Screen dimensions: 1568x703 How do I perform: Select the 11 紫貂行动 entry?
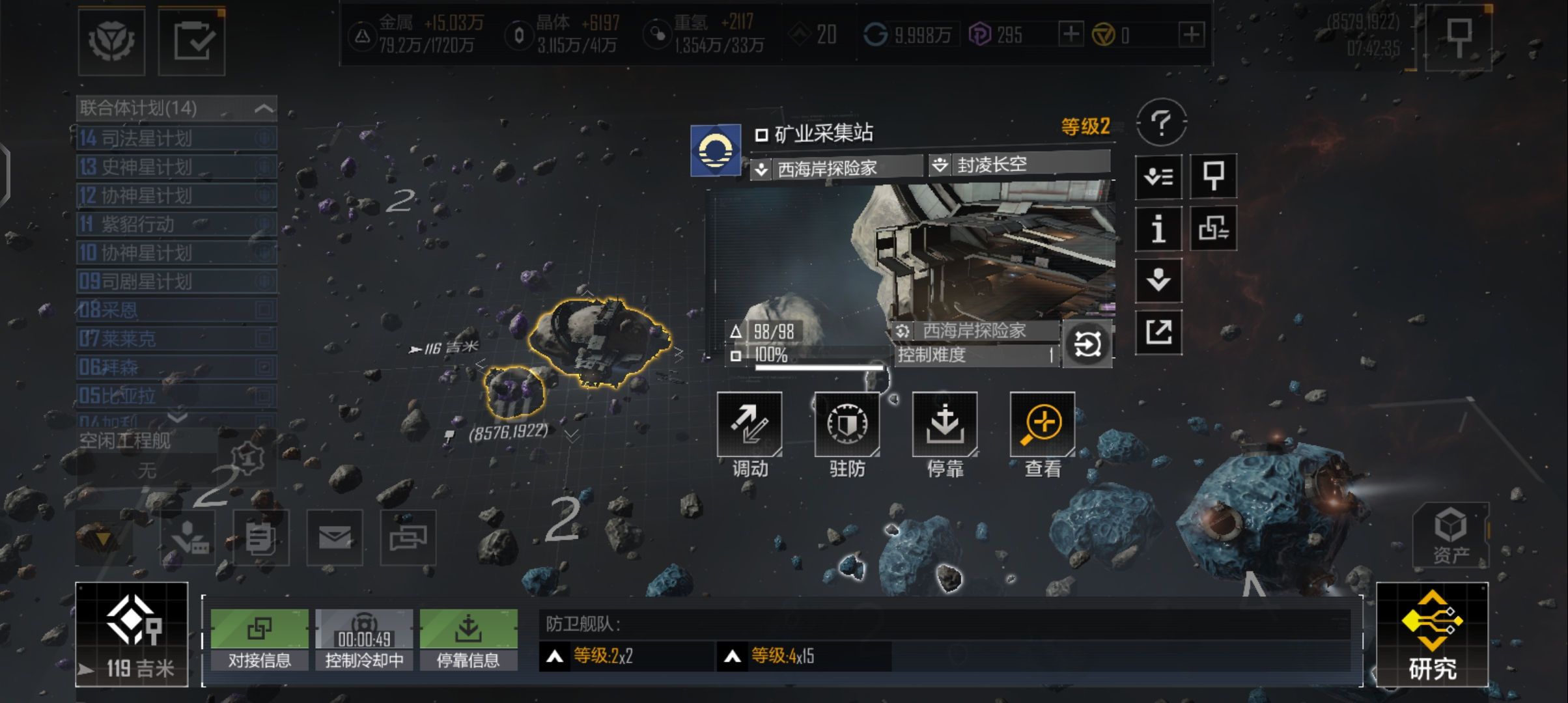(x=176, y=225)
